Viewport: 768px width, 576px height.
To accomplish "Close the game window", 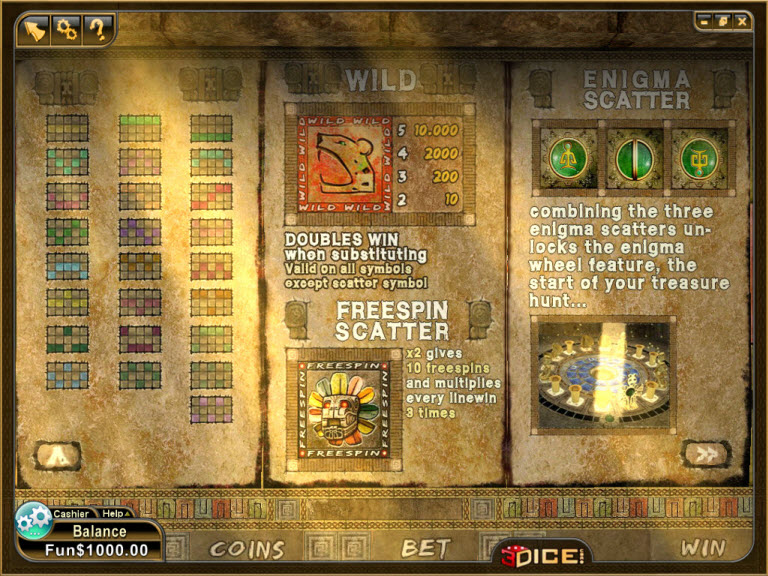I will click(741, 20).
